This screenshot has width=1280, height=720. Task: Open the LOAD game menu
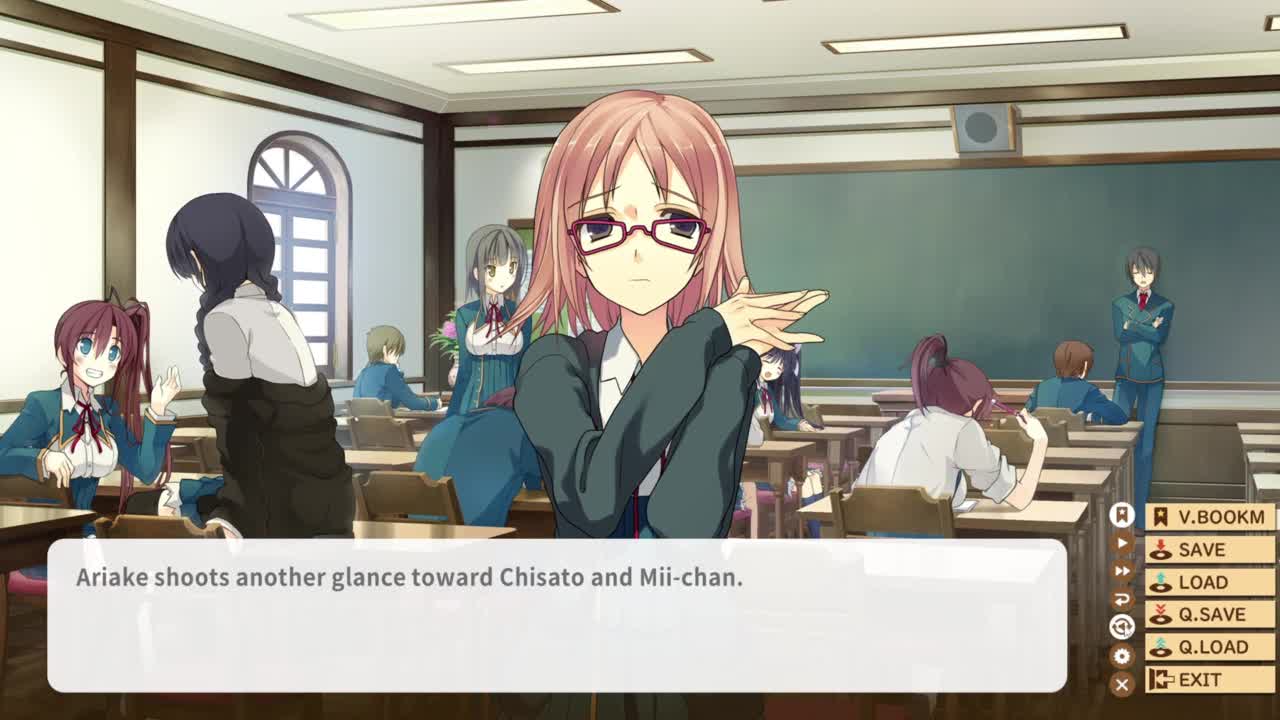(x=1210, y=582)
